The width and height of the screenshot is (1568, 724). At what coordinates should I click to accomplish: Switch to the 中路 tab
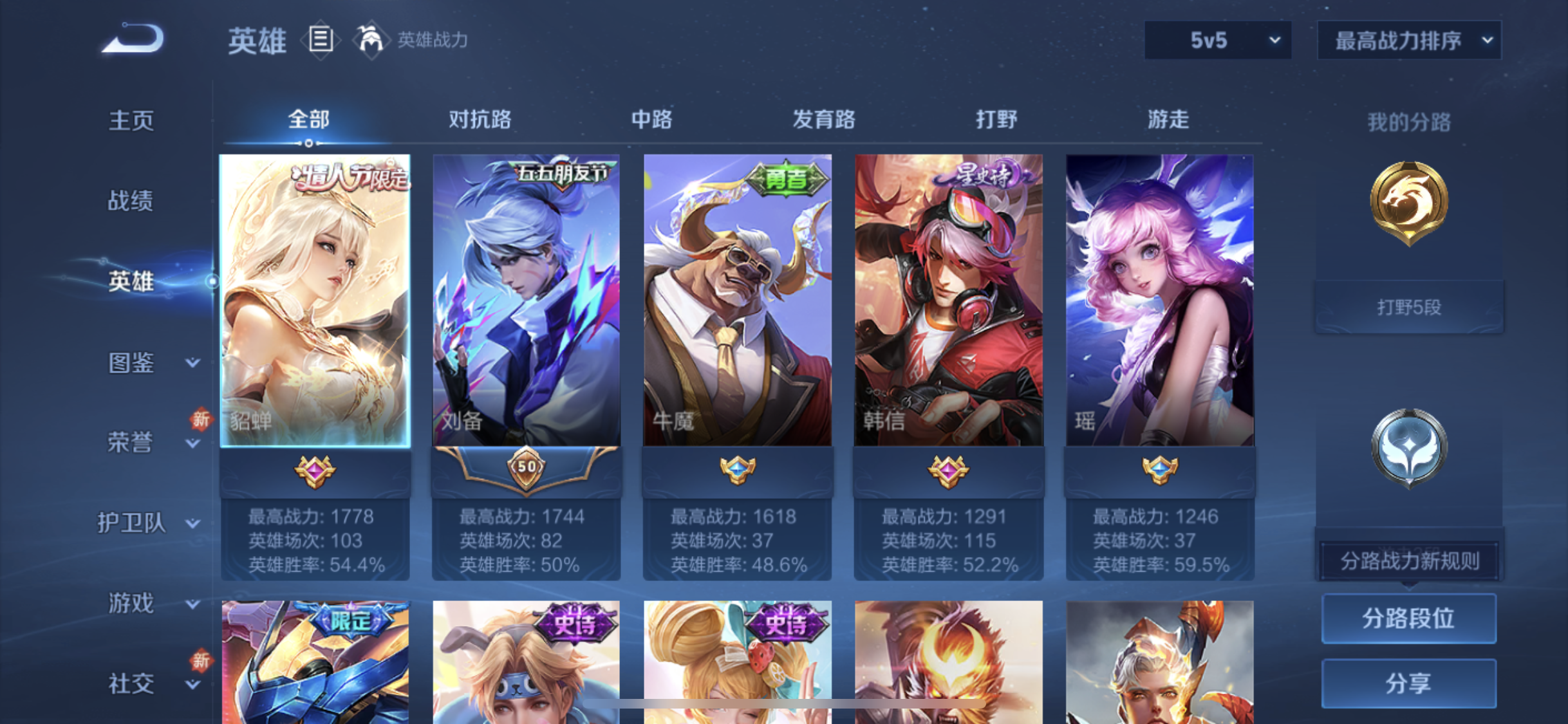tap(651, 120)
